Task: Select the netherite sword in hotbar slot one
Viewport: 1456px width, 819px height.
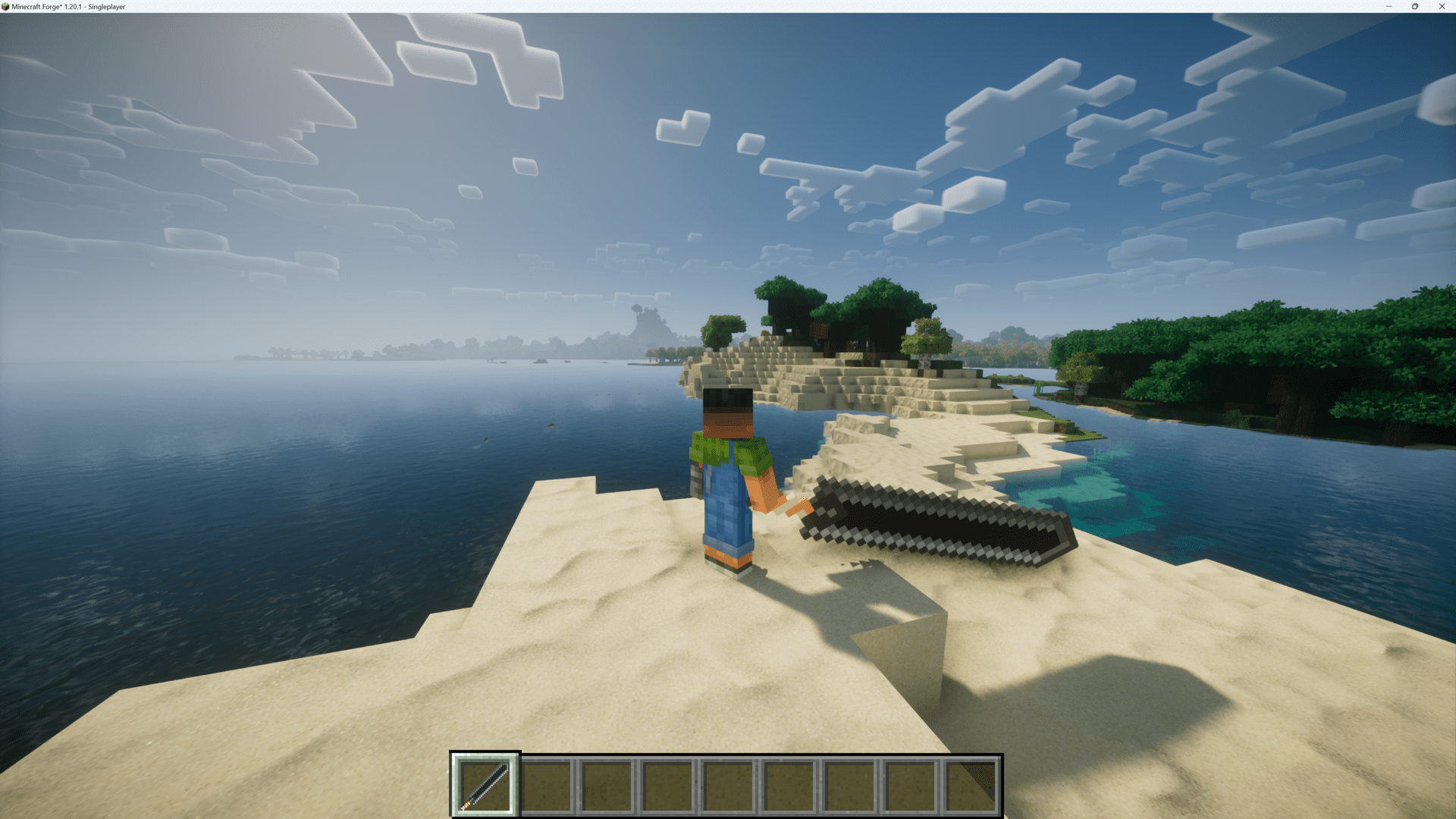Action: 485,784
